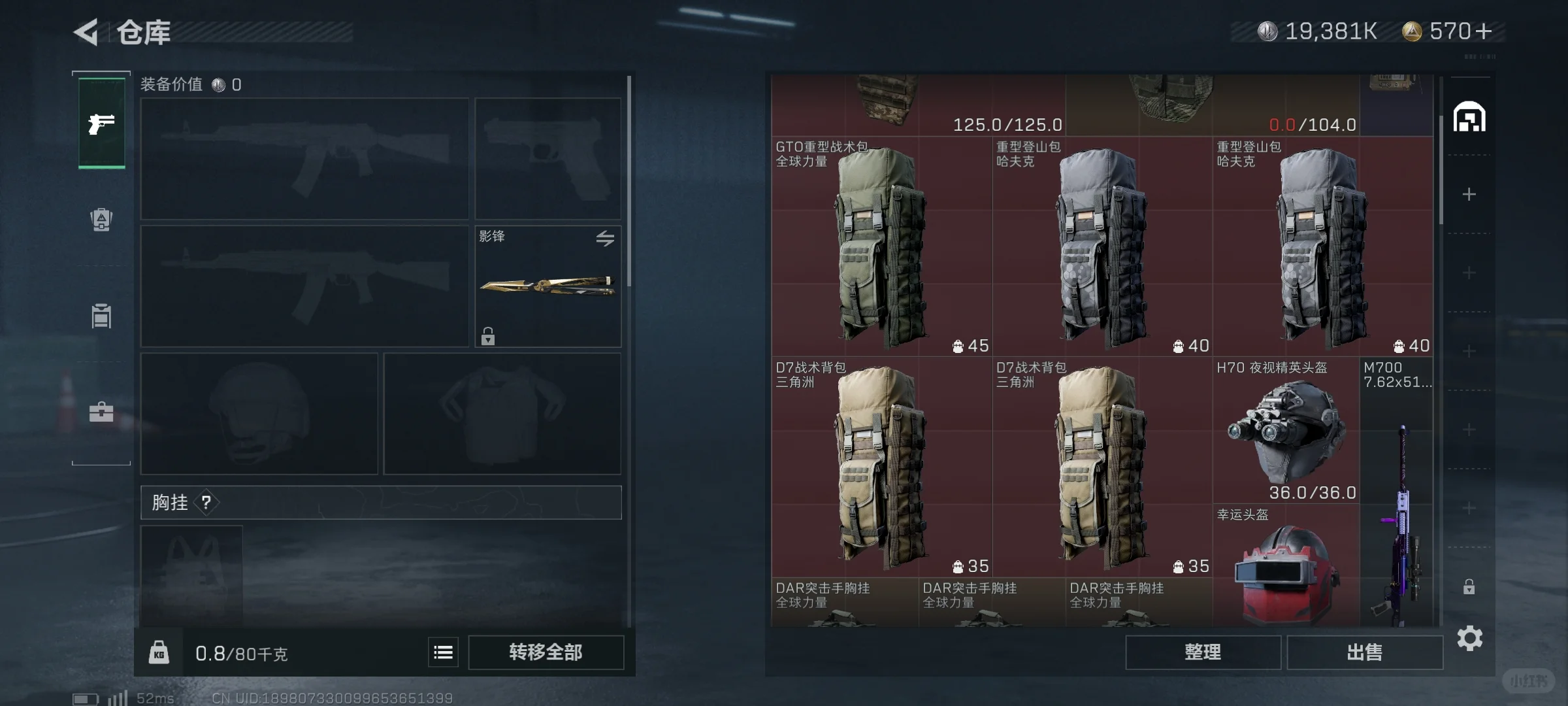Show the 胸挂 help question mark
Image resolution: width=1568 pixels, height=706 pixels.
206,502
